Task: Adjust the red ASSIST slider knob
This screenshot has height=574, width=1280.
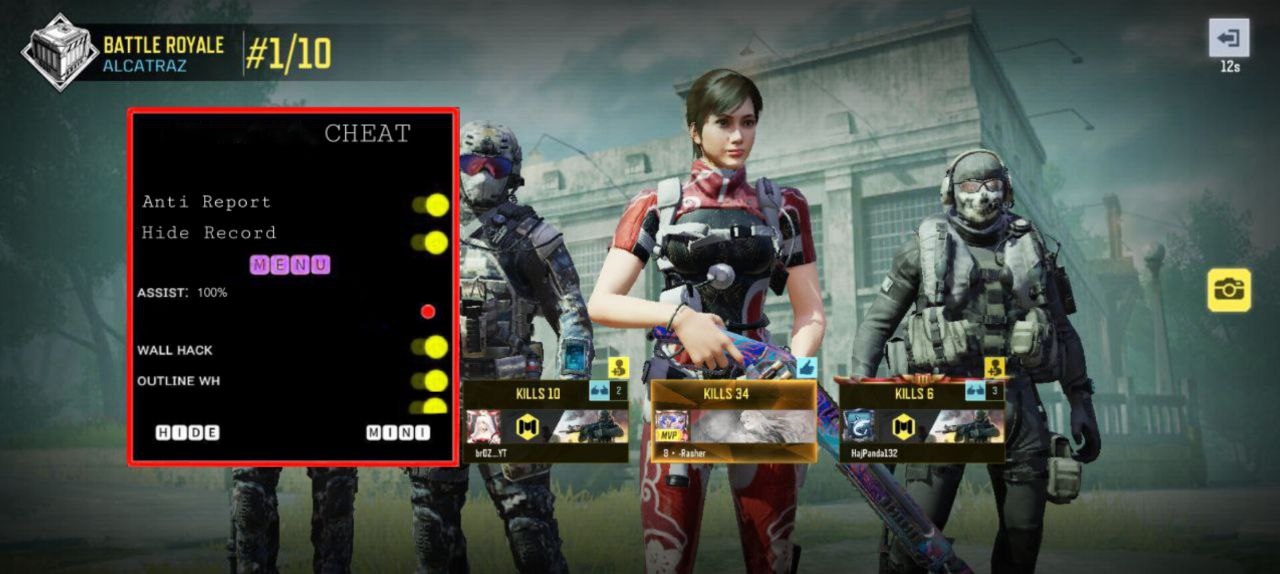Action: point(428,311)
